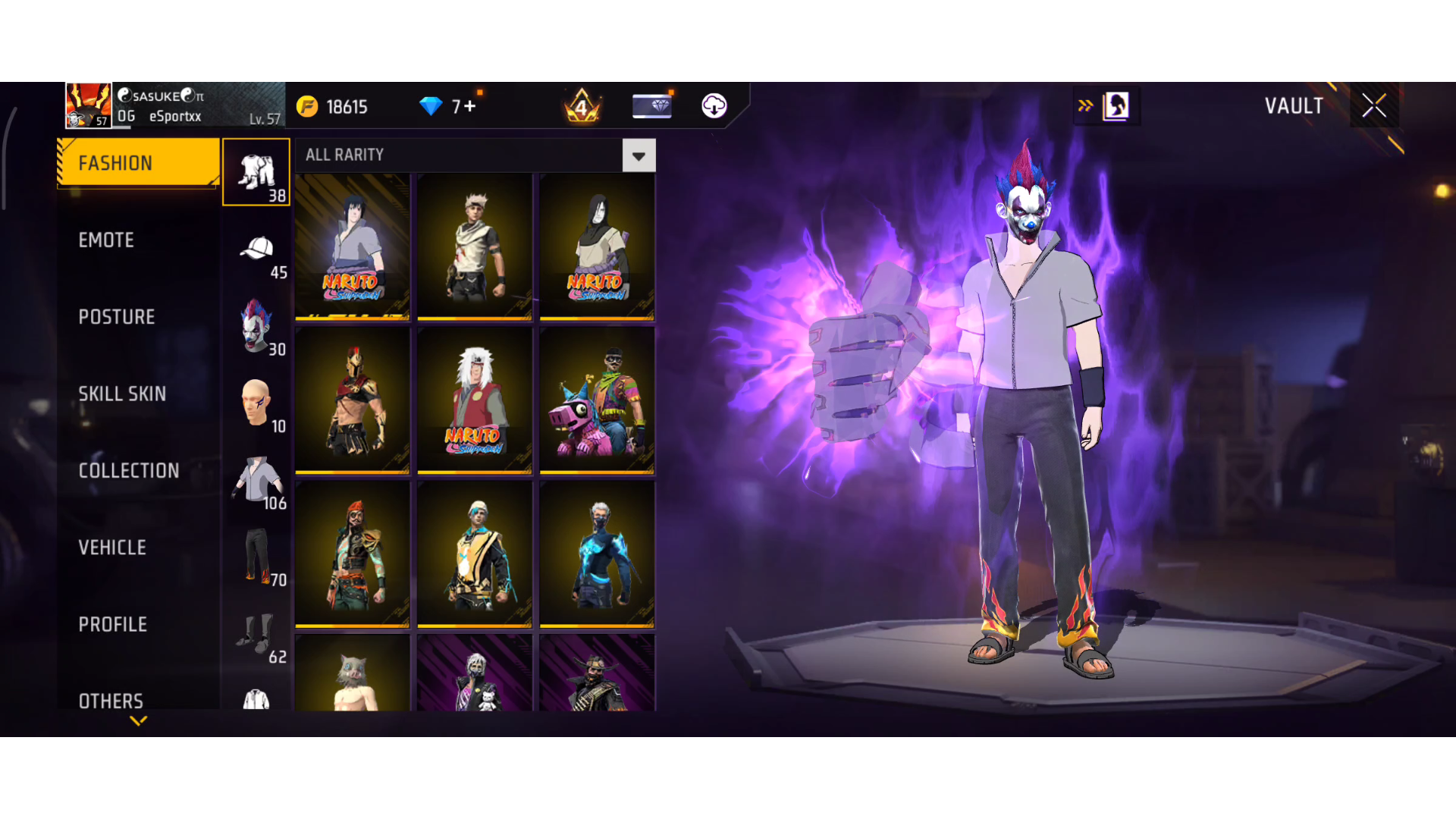Pick the Sasuke Naruto outfit
Screen dimensions: 1456x819
coord(353,246)
